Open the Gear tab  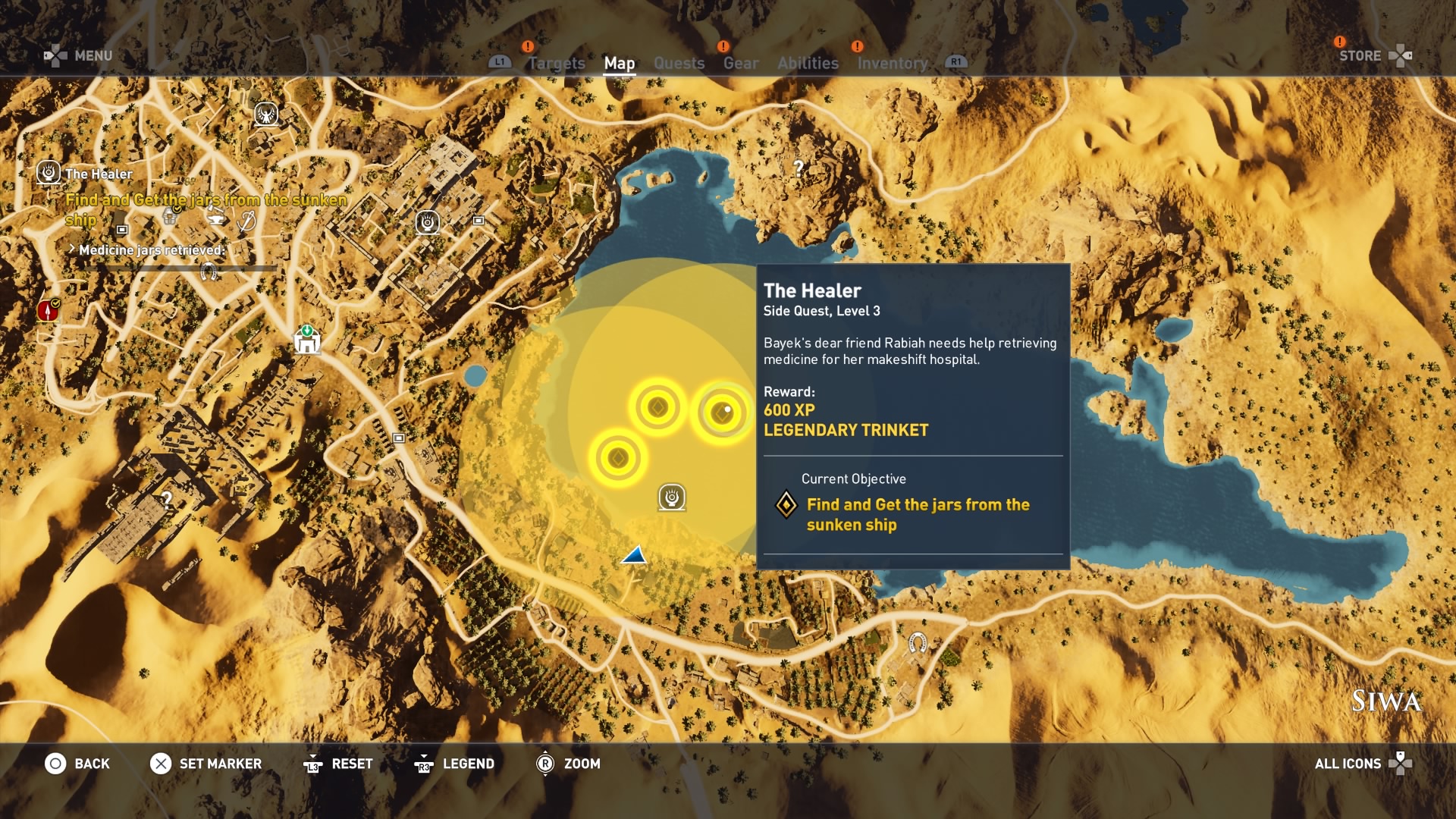point(742,63)
